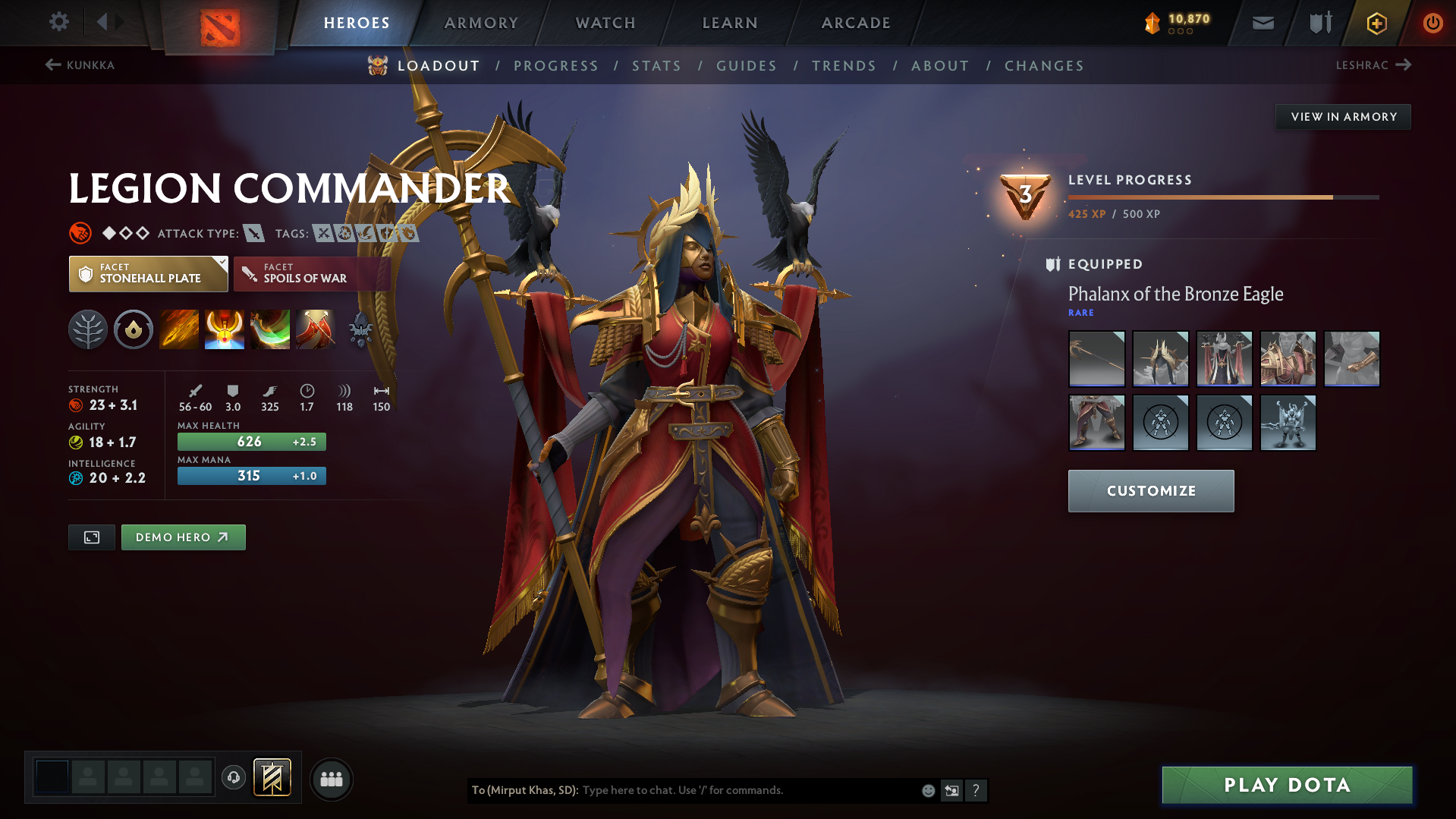This screenshot has height=819, width=1456.
Task: Click the Dota 2 logo icon
Action: point(219,23)
